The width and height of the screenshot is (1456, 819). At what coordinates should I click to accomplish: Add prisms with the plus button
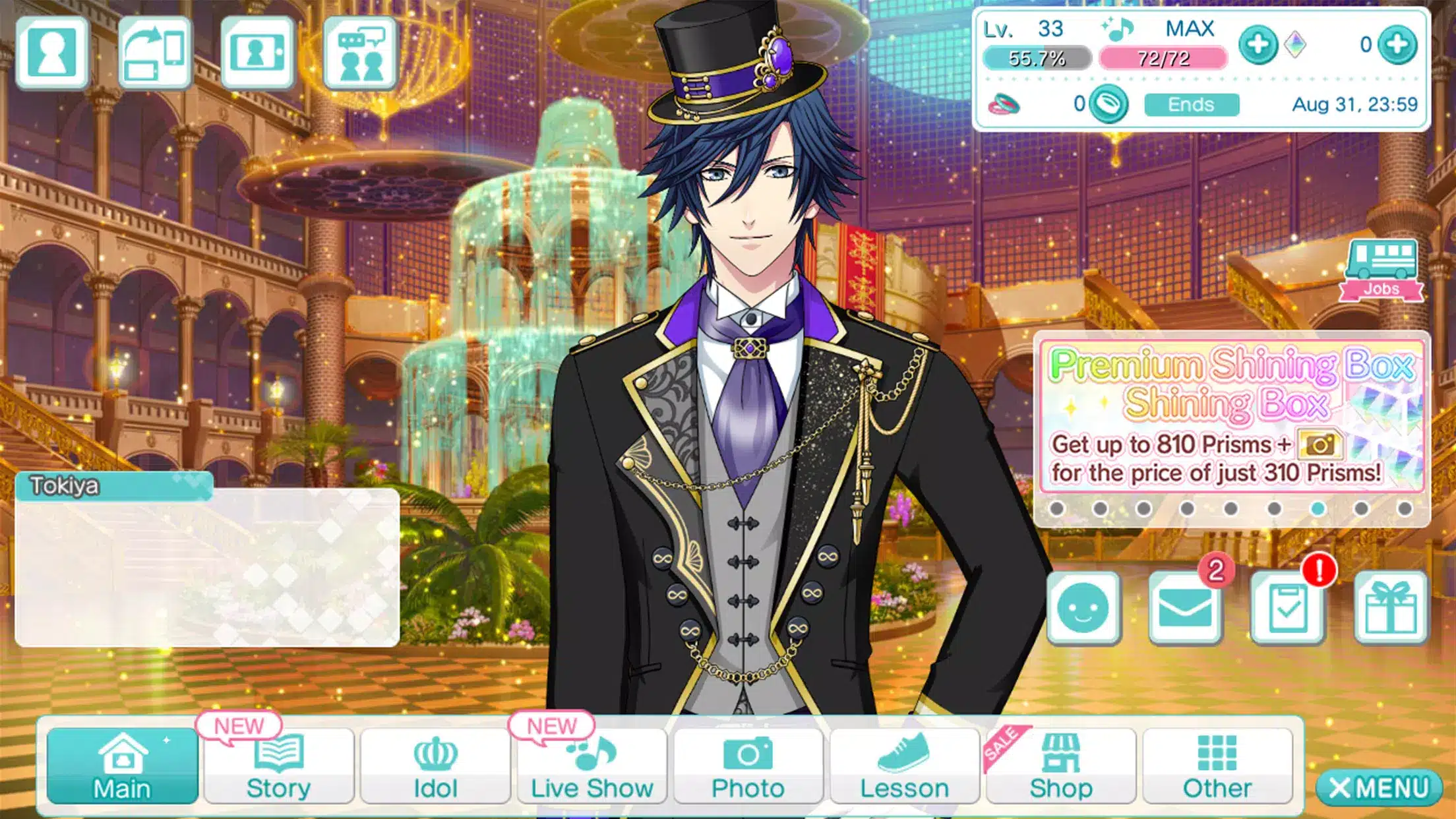(1397, 45)
